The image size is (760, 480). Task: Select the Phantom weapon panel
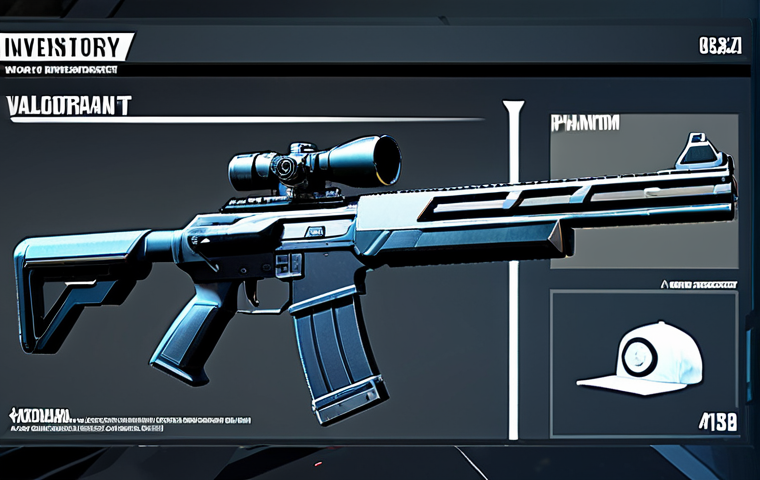point(644,190)
